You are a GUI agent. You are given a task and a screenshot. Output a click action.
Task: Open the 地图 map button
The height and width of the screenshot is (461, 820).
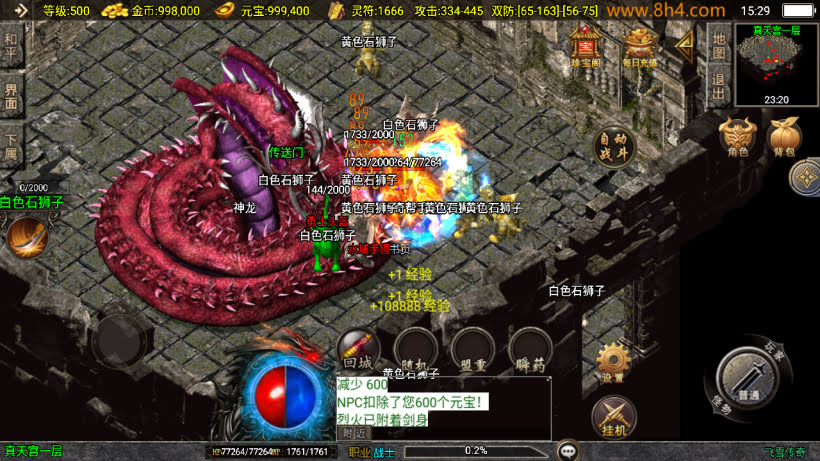pos(718,45)
